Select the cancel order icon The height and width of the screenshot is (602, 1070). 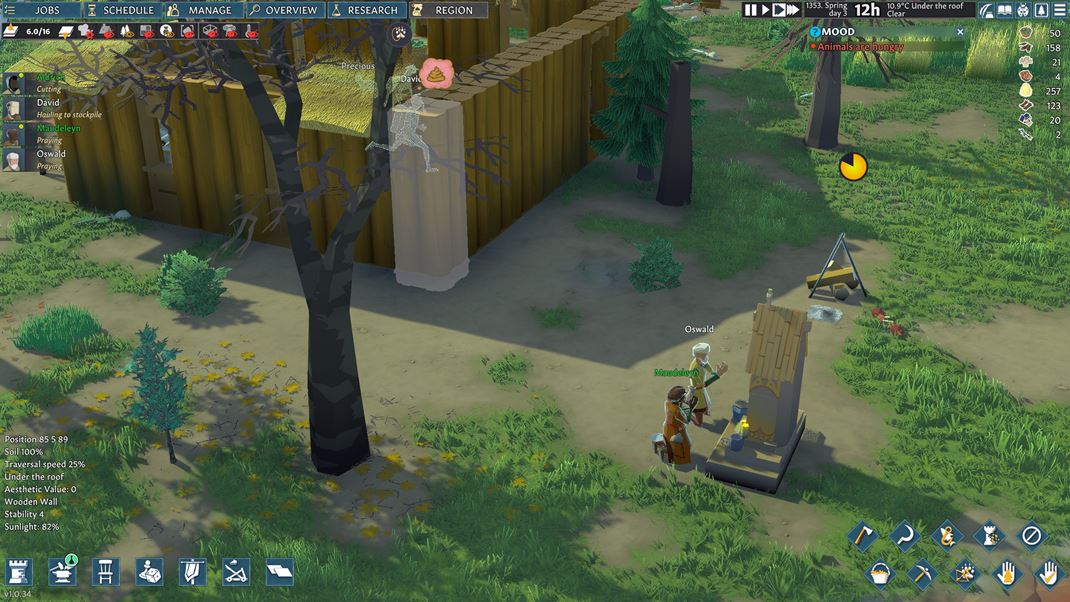coord(1032,536)
